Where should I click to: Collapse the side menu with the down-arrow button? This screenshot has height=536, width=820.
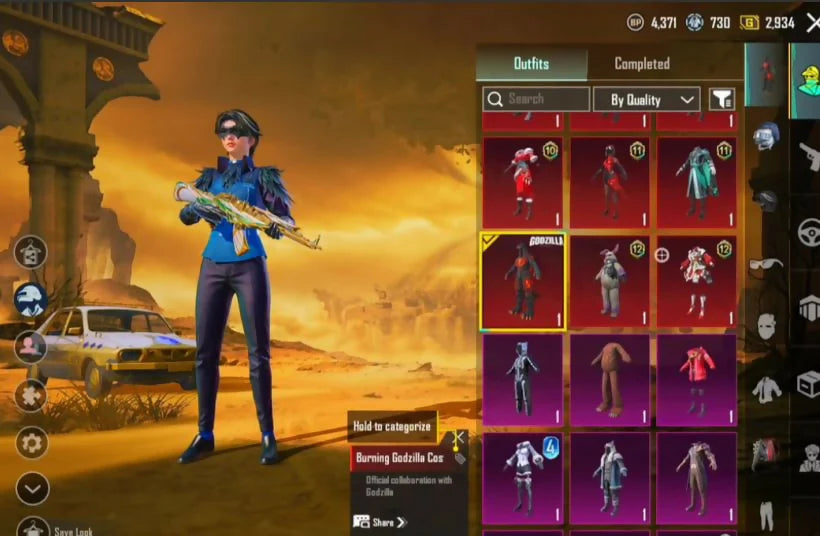click(x=32, y=488)
